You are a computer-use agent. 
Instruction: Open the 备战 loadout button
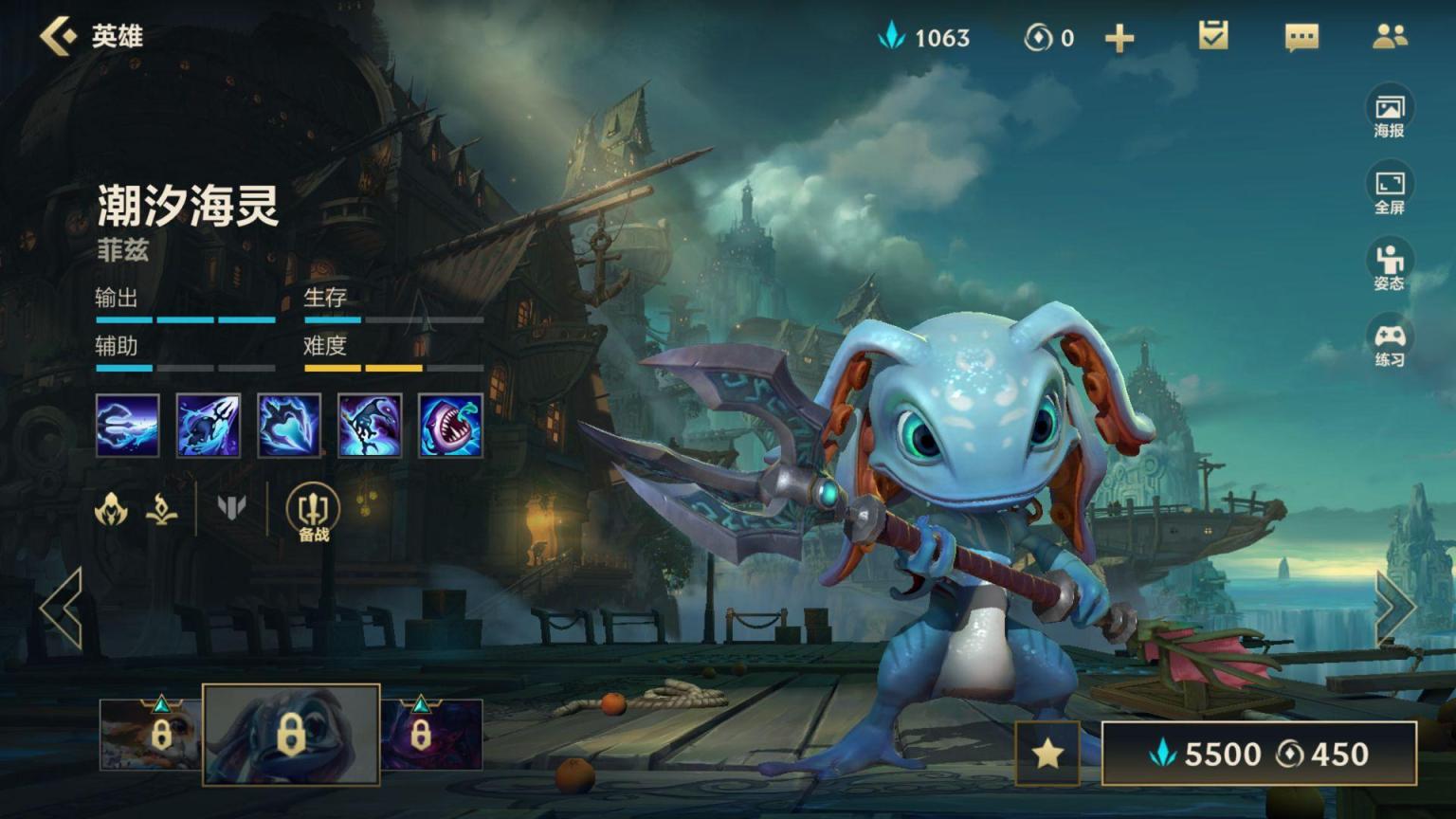coord(313,512)
